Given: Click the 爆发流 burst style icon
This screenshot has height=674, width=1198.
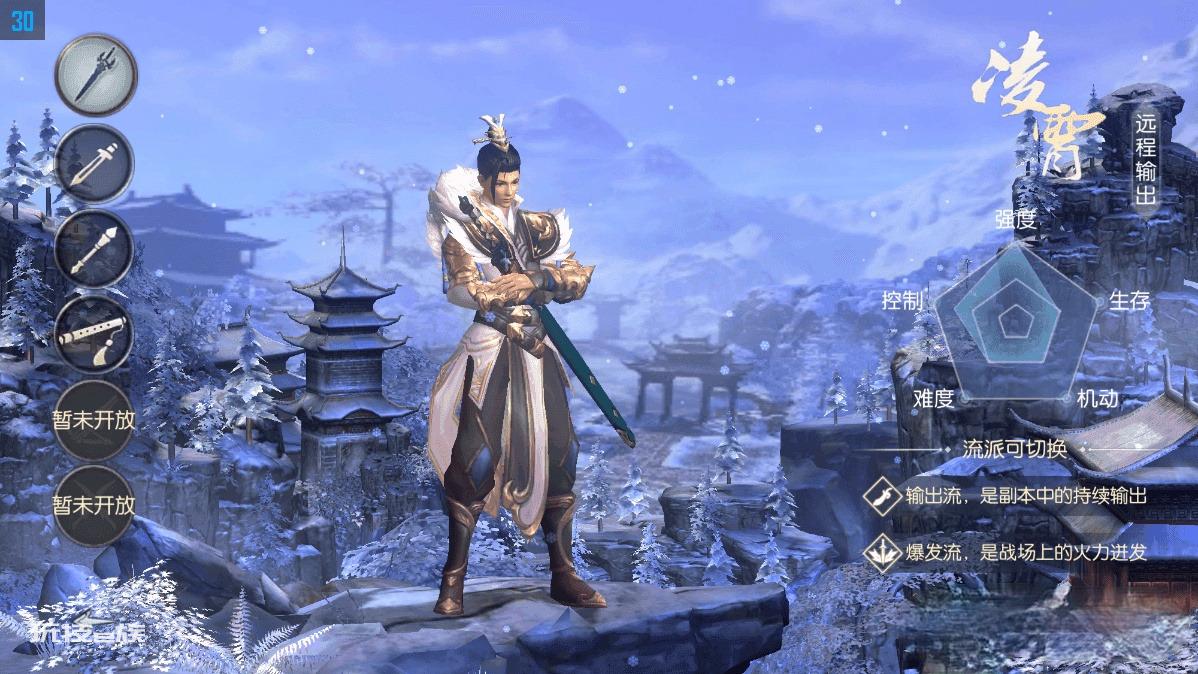Looking at the screenshot, I should [x=883, y=552].
